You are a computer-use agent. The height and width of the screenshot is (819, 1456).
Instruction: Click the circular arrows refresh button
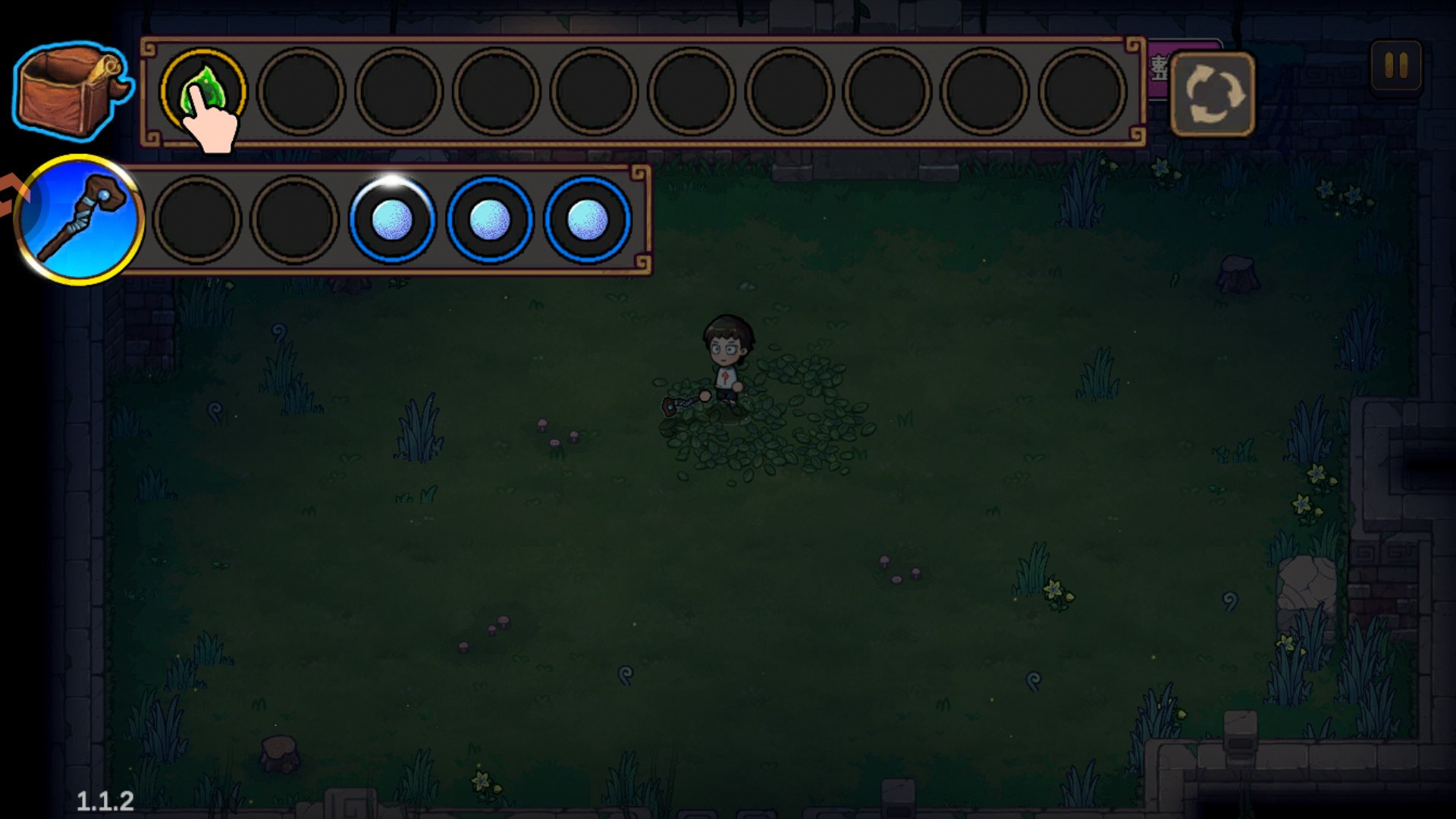(x=1212, y=94)
